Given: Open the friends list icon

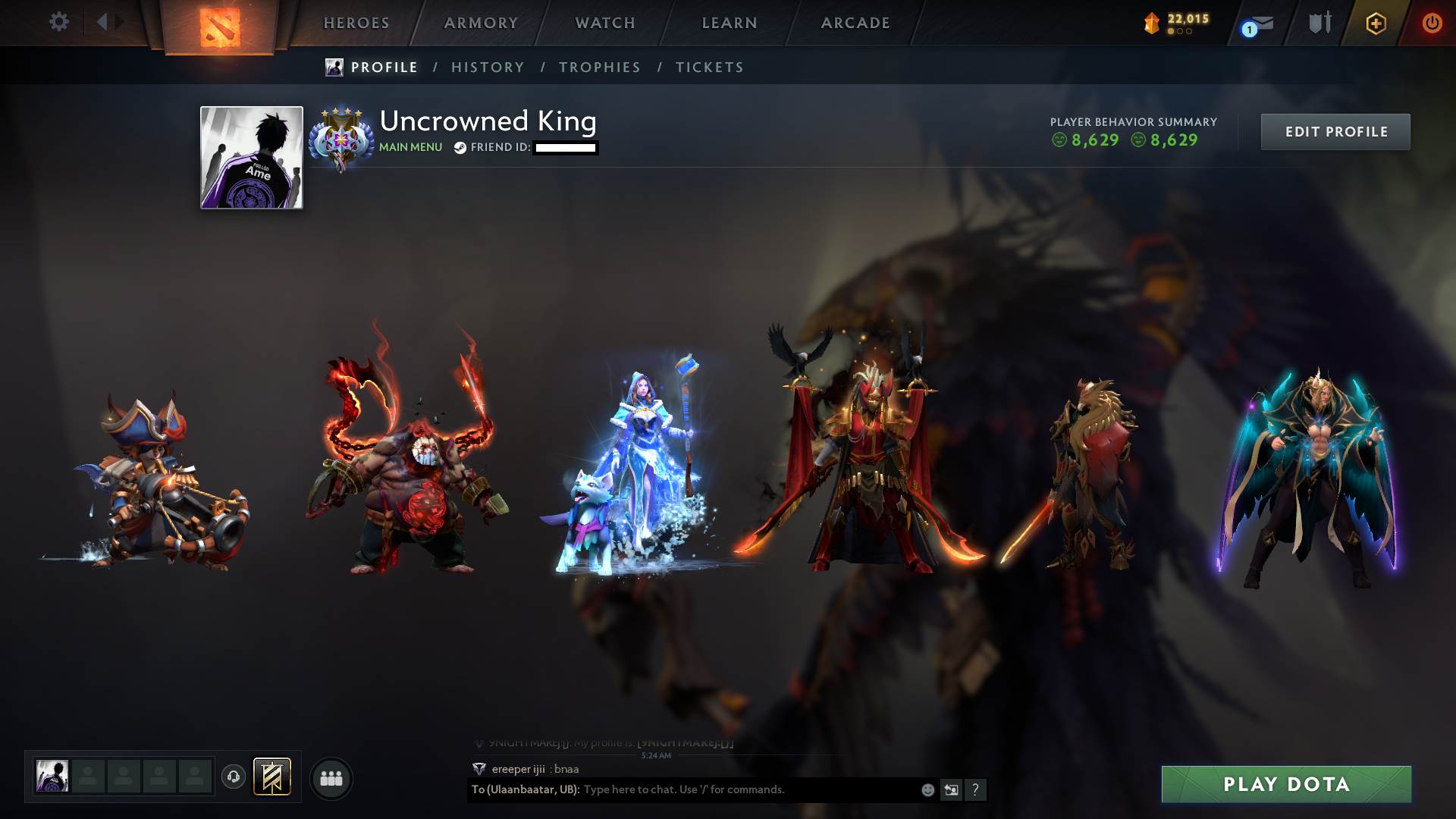Looking at the screenshot, I should tap(331, 778).
